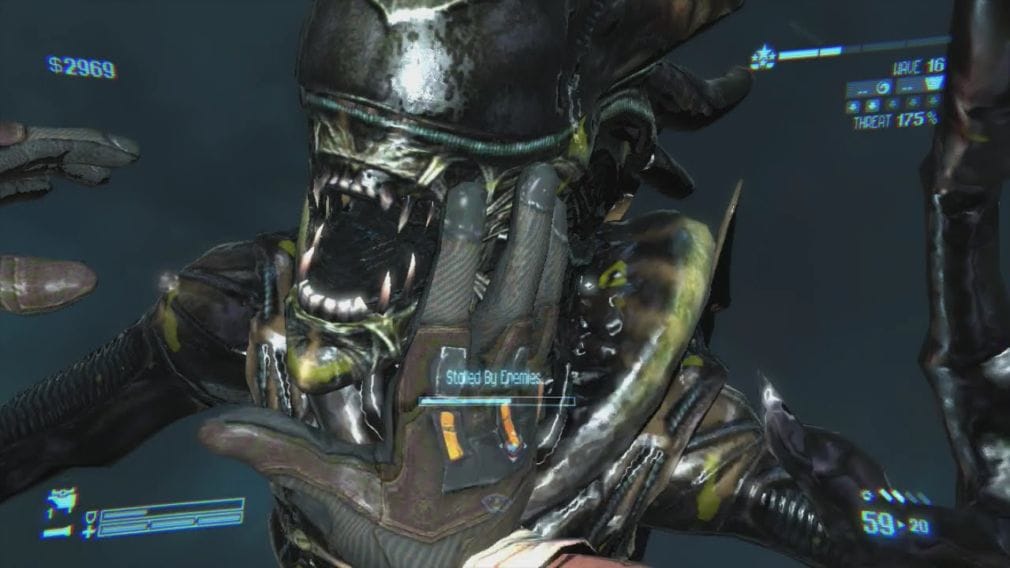
Task: Click the star rank icon
Action: (764, 58)
